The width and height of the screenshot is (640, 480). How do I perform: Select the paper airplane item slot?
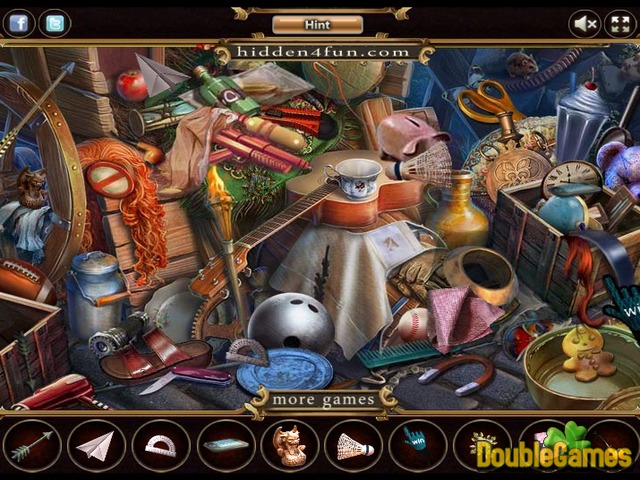point(96,444)
